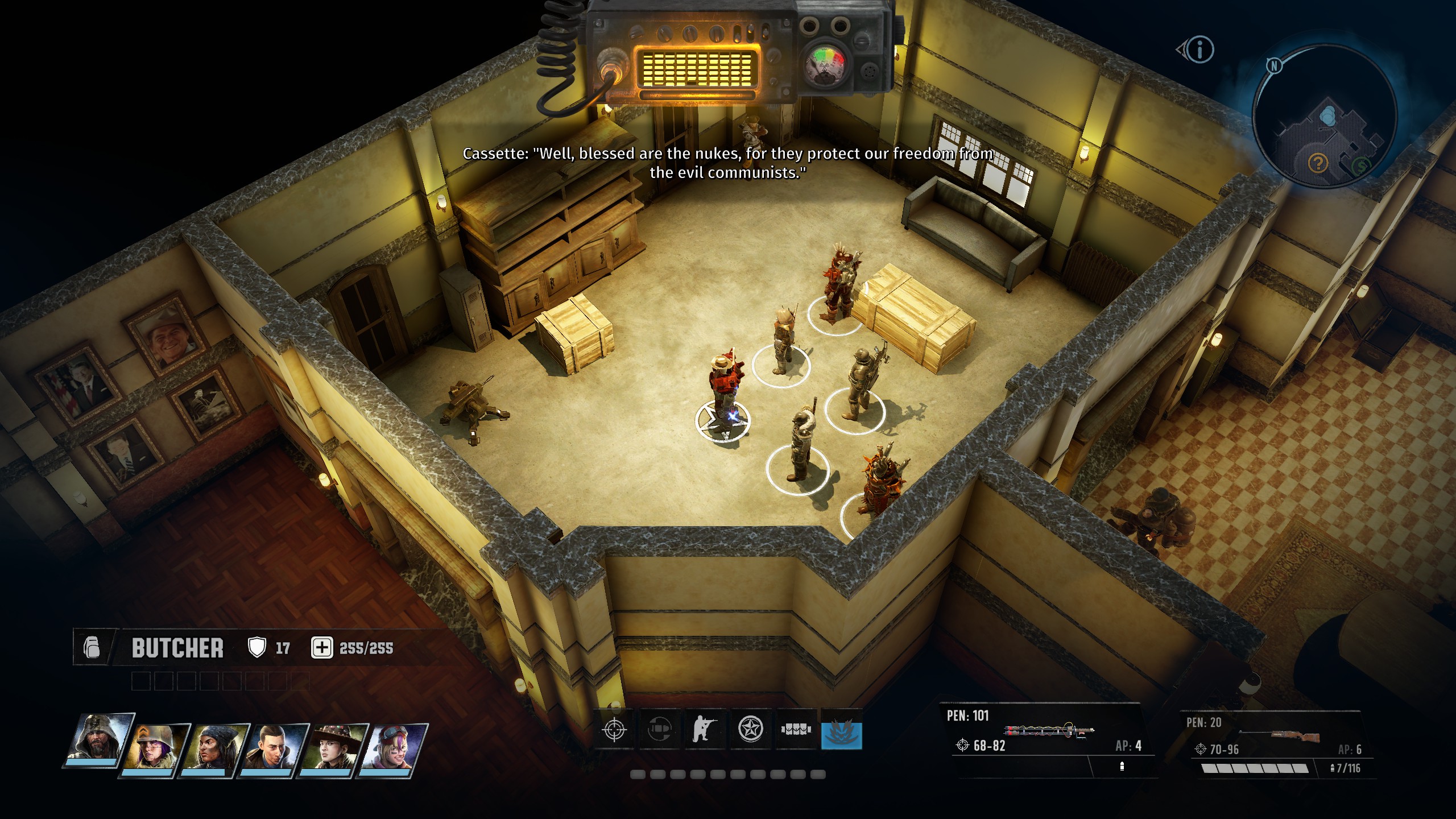Reload weapon using the bullet icon
1456x819 pixels.
pos(660,730)
